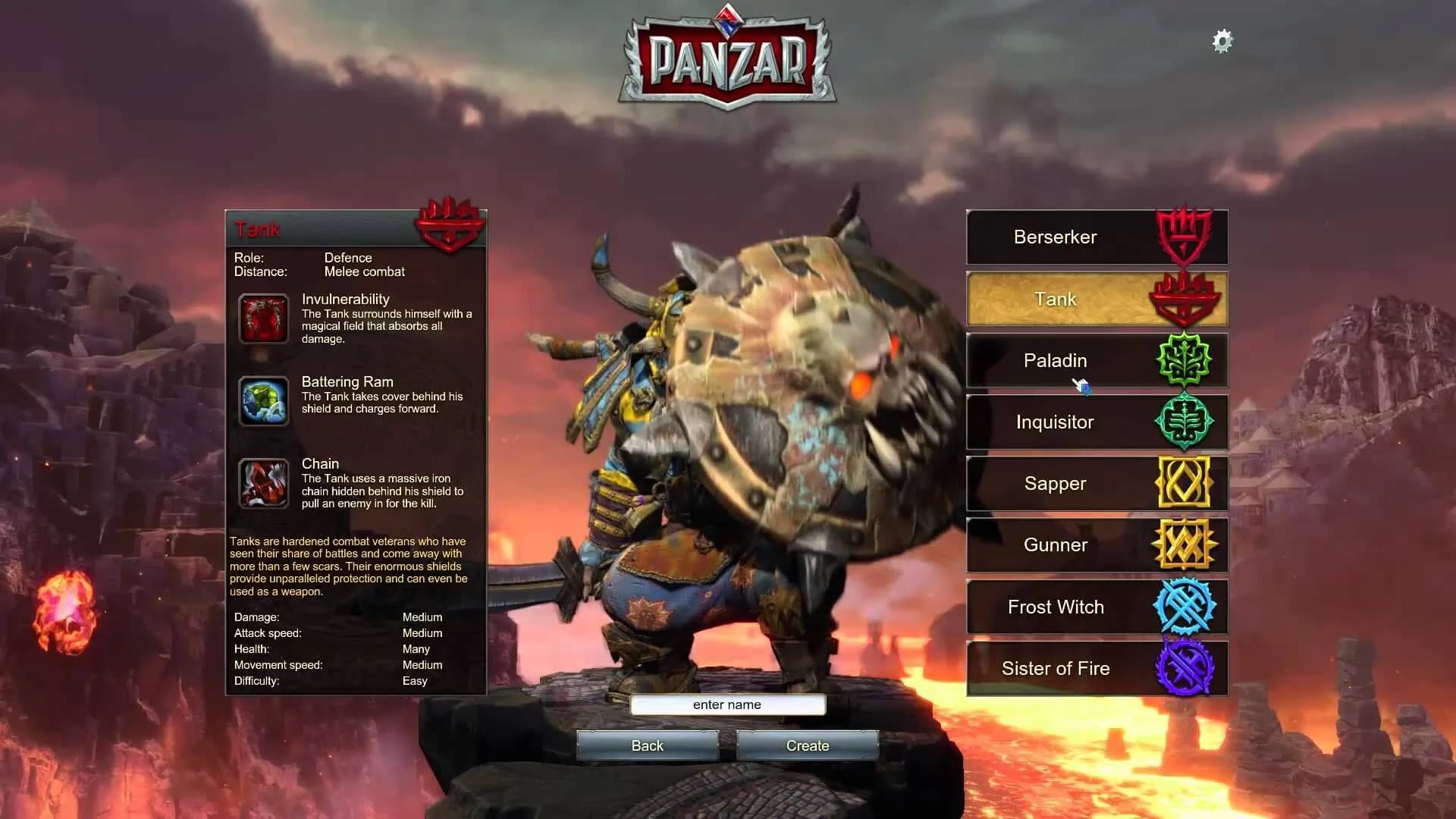1456x819 pixels.
Task: Select the Berserker class
Action: pos(1056,237)
